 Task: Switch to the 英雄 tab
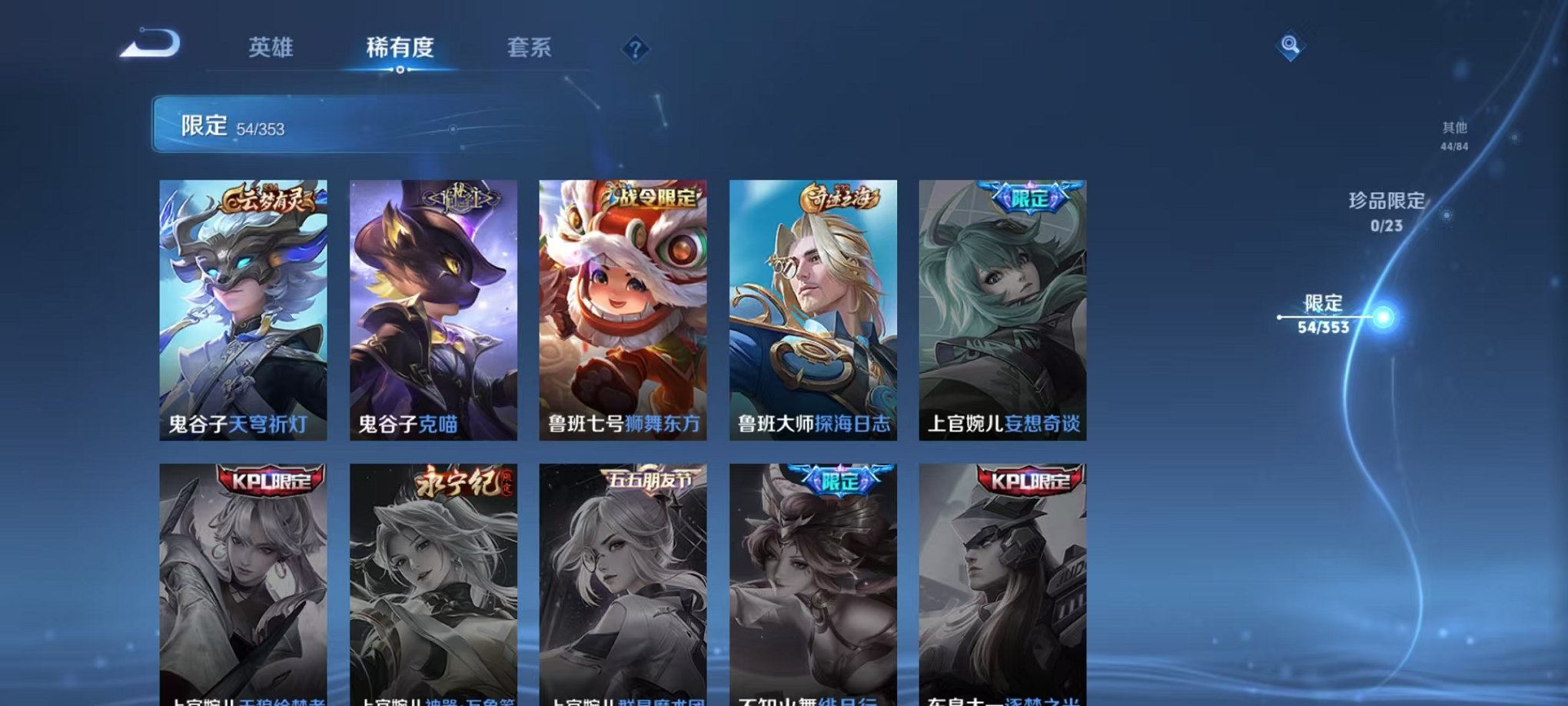[272, 48]
